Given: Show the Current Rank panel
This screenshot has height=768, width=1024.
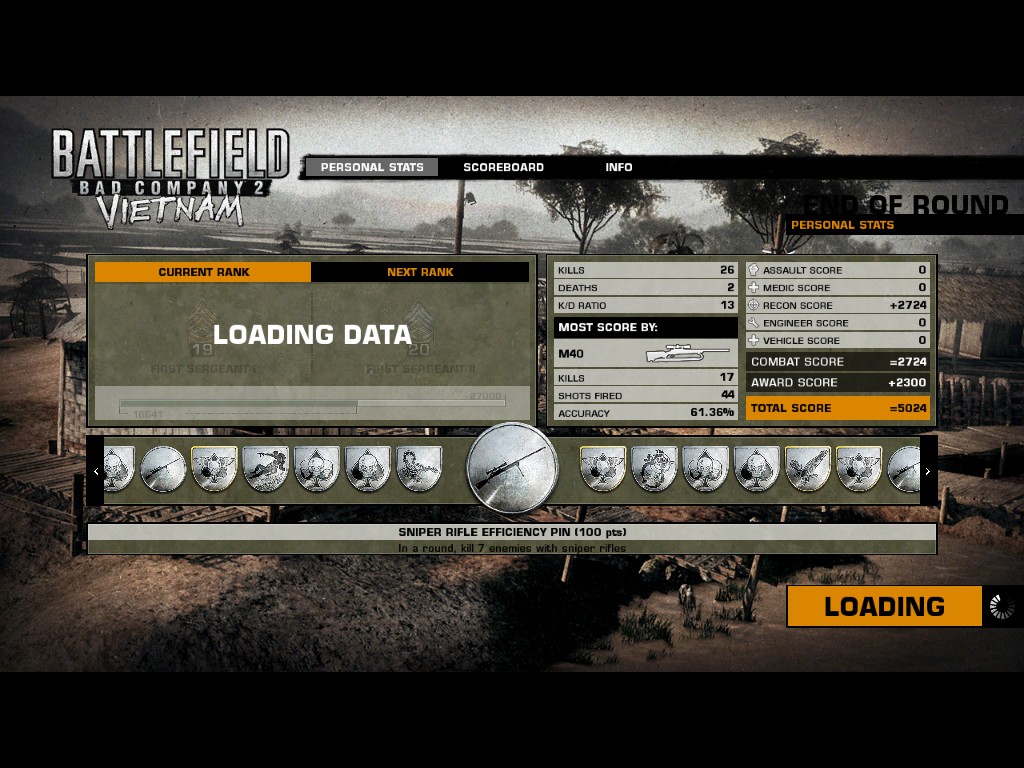Looking at the screenshot, I should coord(203,272).
